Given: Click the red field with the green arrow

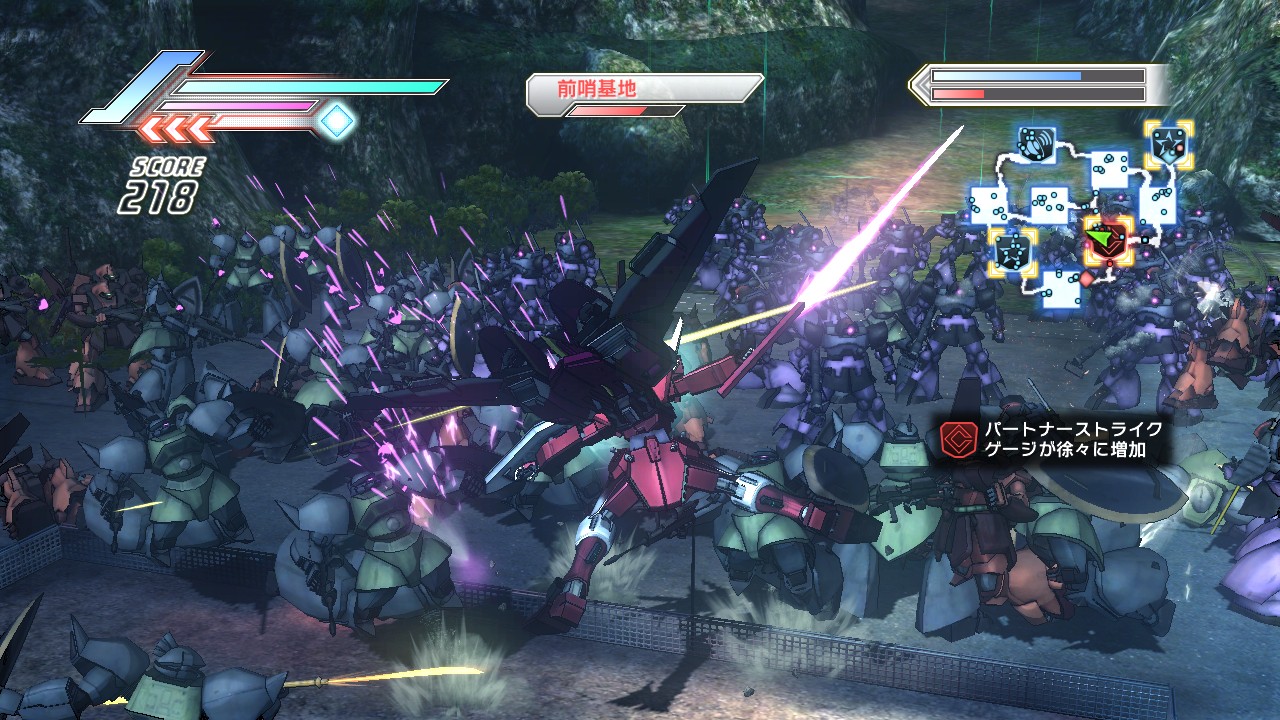Looking at the screenshot, I should coord(1109,240).
